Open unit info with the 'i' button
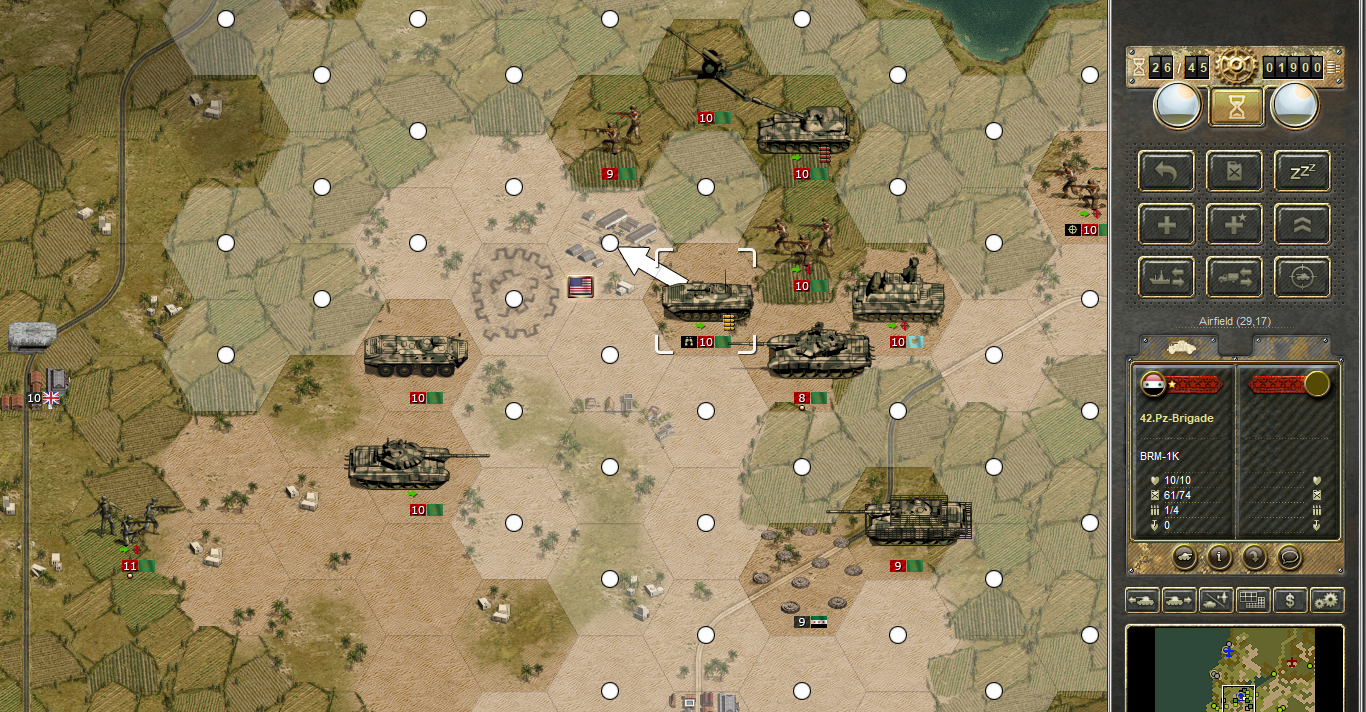This screenshot has width=1366, height=712. tap(1219, 555)
